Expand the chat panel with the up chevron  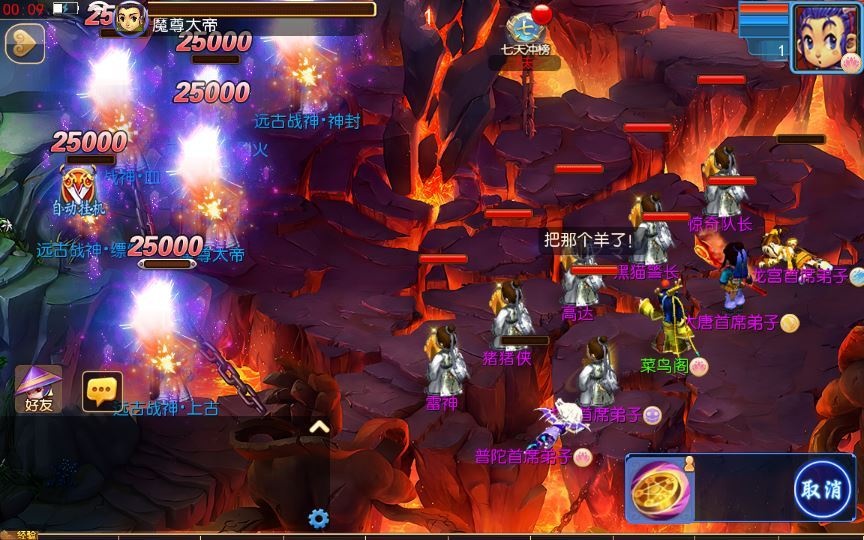[319, 427]
